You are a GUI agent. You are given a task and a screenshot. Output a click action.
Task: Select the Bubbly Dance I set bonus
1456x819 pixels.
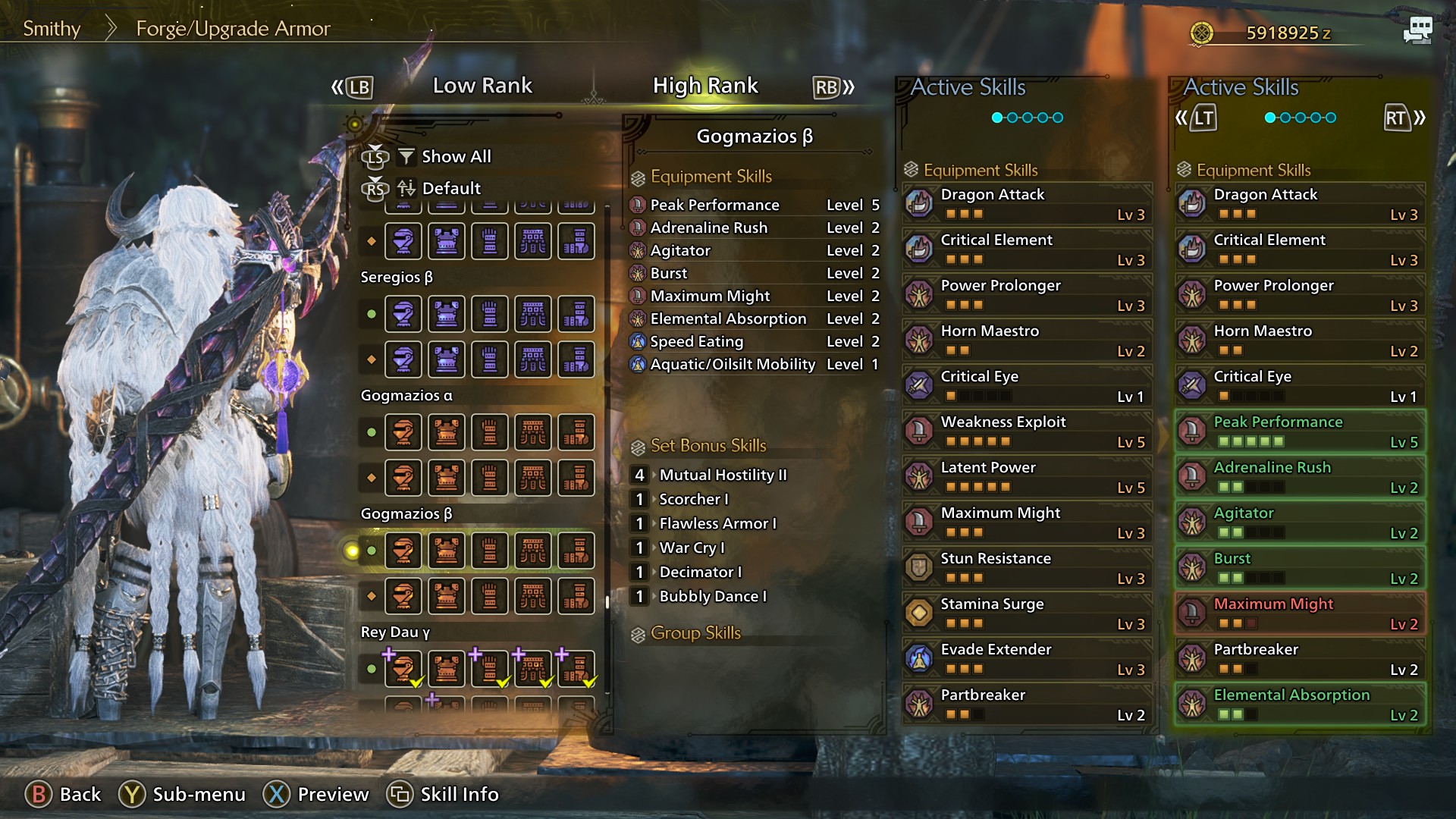(712, 596)
